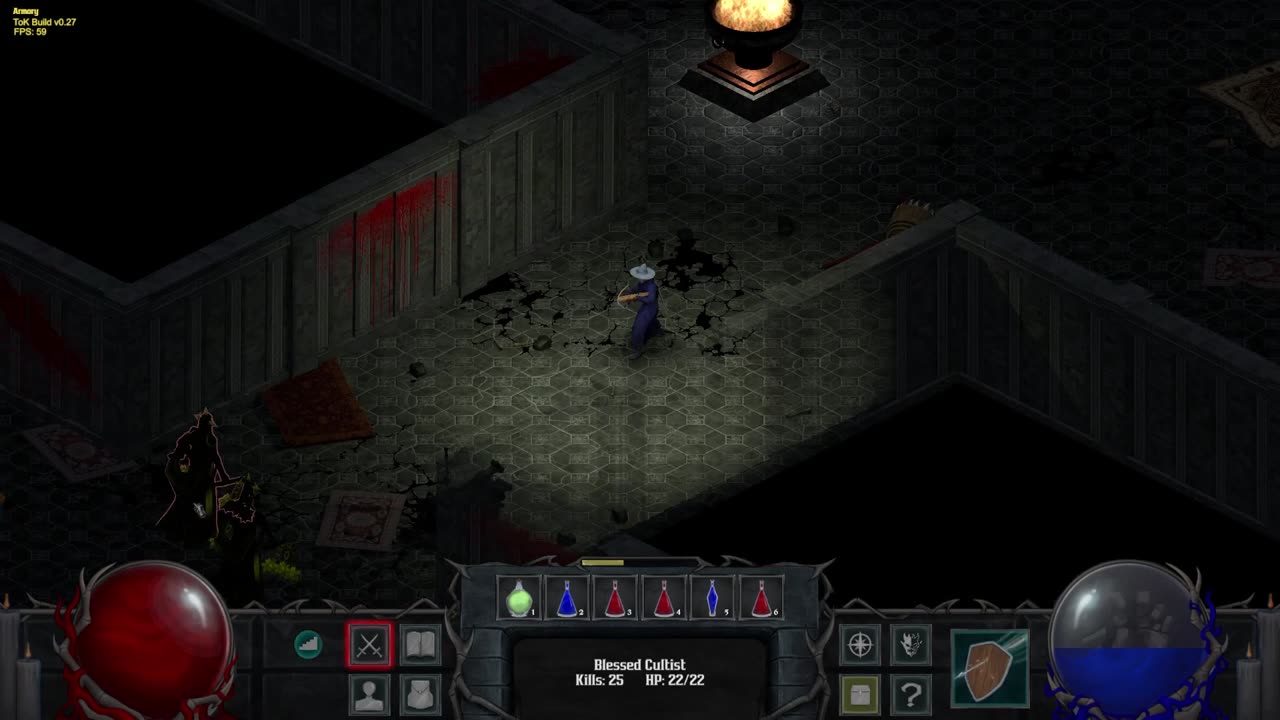Open the open-book button

click(x=420, y=645)
